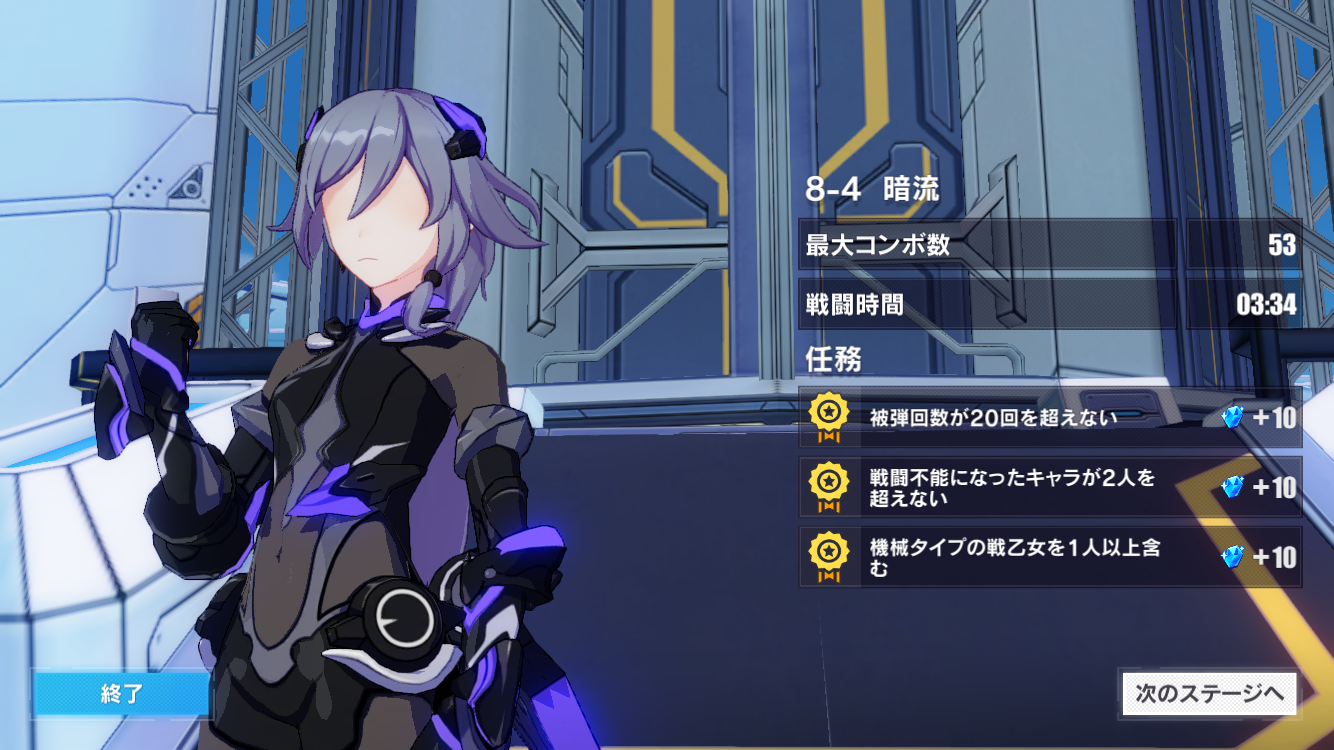The image size is (1334, 750).
Task: Select the 被弾回数が20回を超えない mission row
Action: pos(1050,418)
